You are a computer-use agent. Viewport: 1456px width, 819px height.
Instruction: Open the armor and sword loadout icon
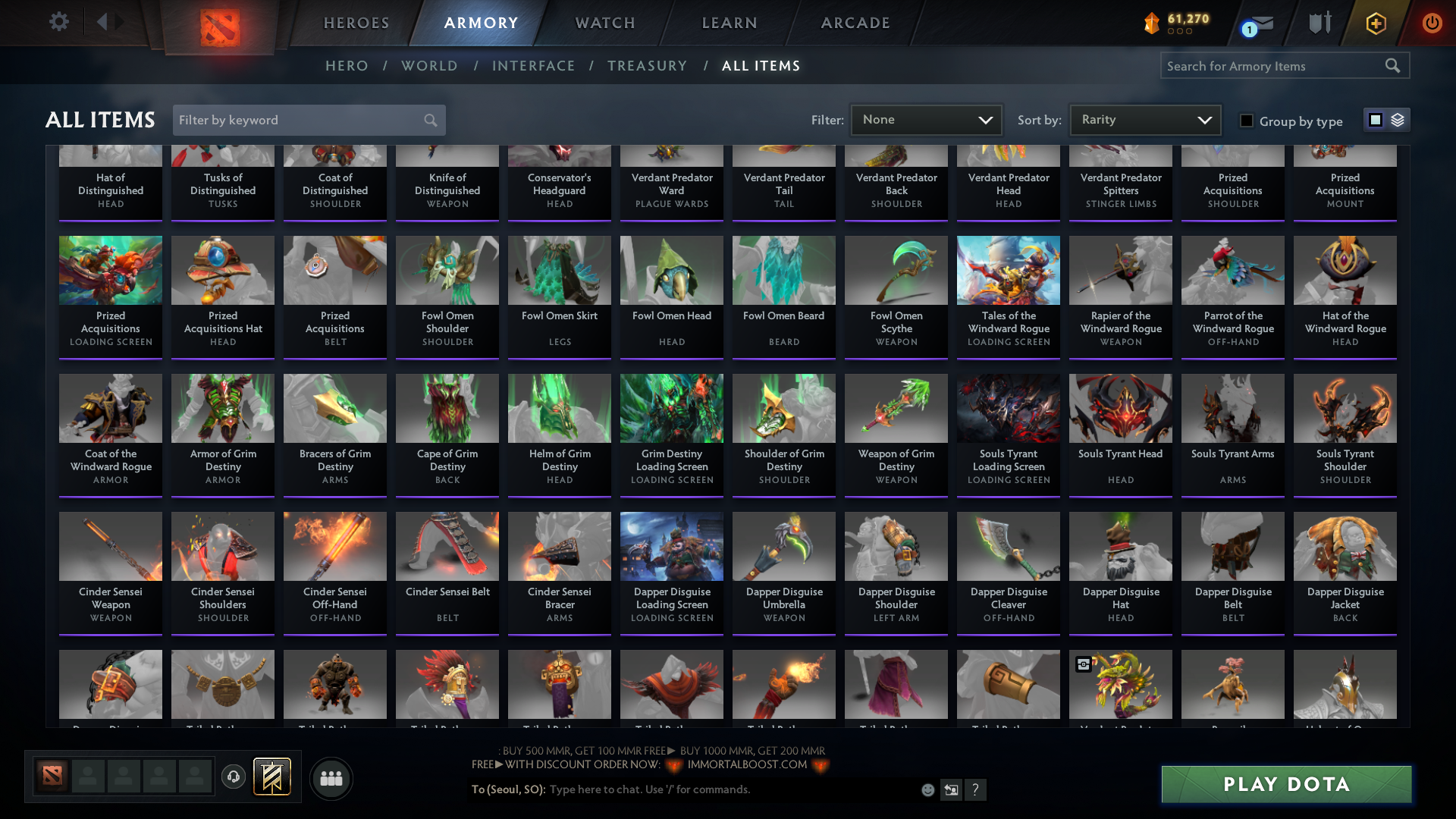(x=1319, y=23)
